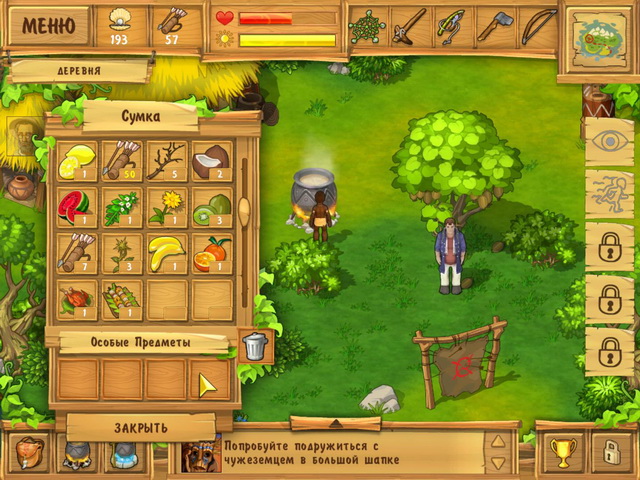The image size is (640, 480).
Task: Equip the bow from toolbar
Action: click(538, 26)
